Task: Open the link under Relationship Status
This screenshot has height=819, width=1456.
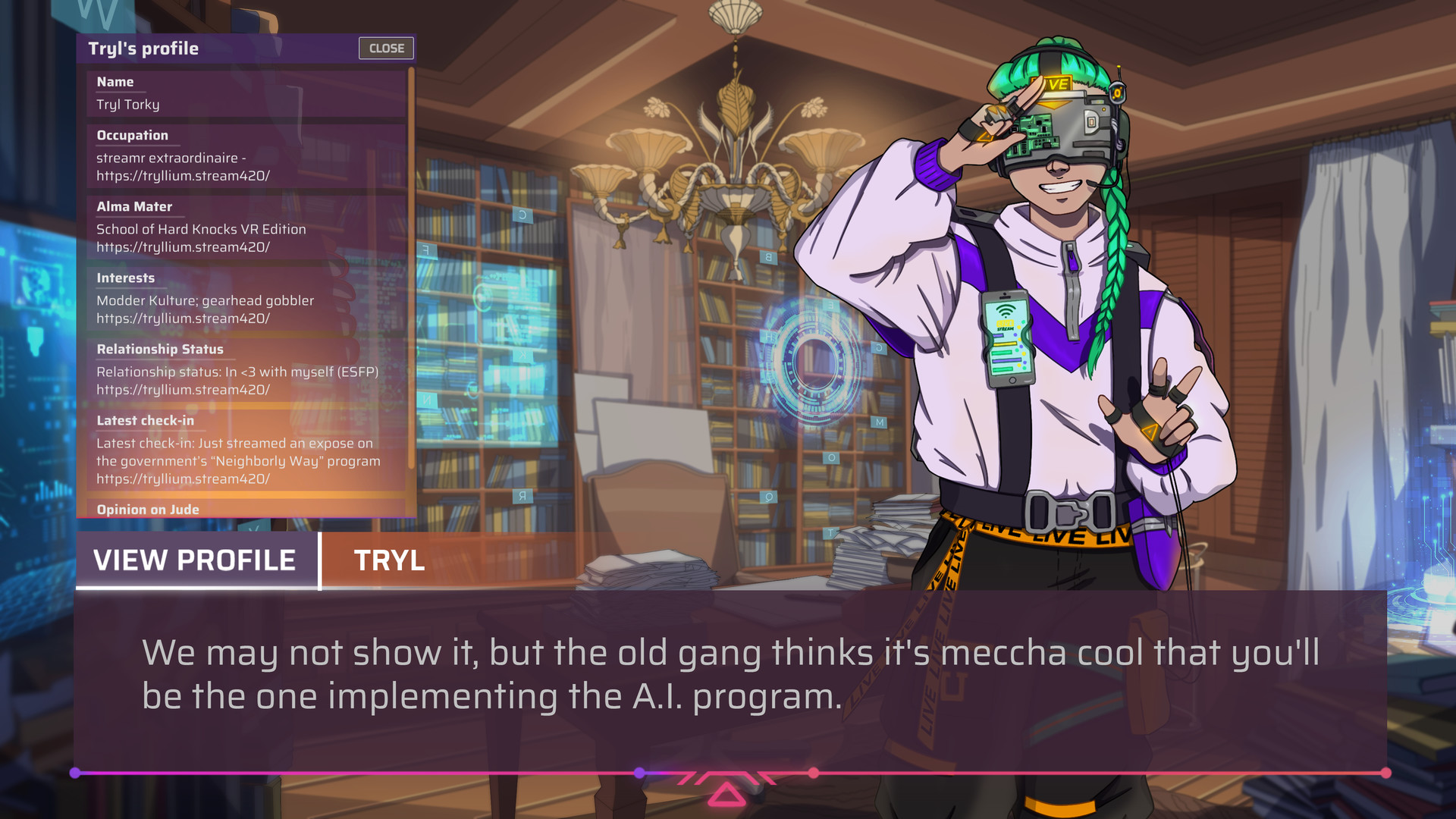Action: pos(183,389)
